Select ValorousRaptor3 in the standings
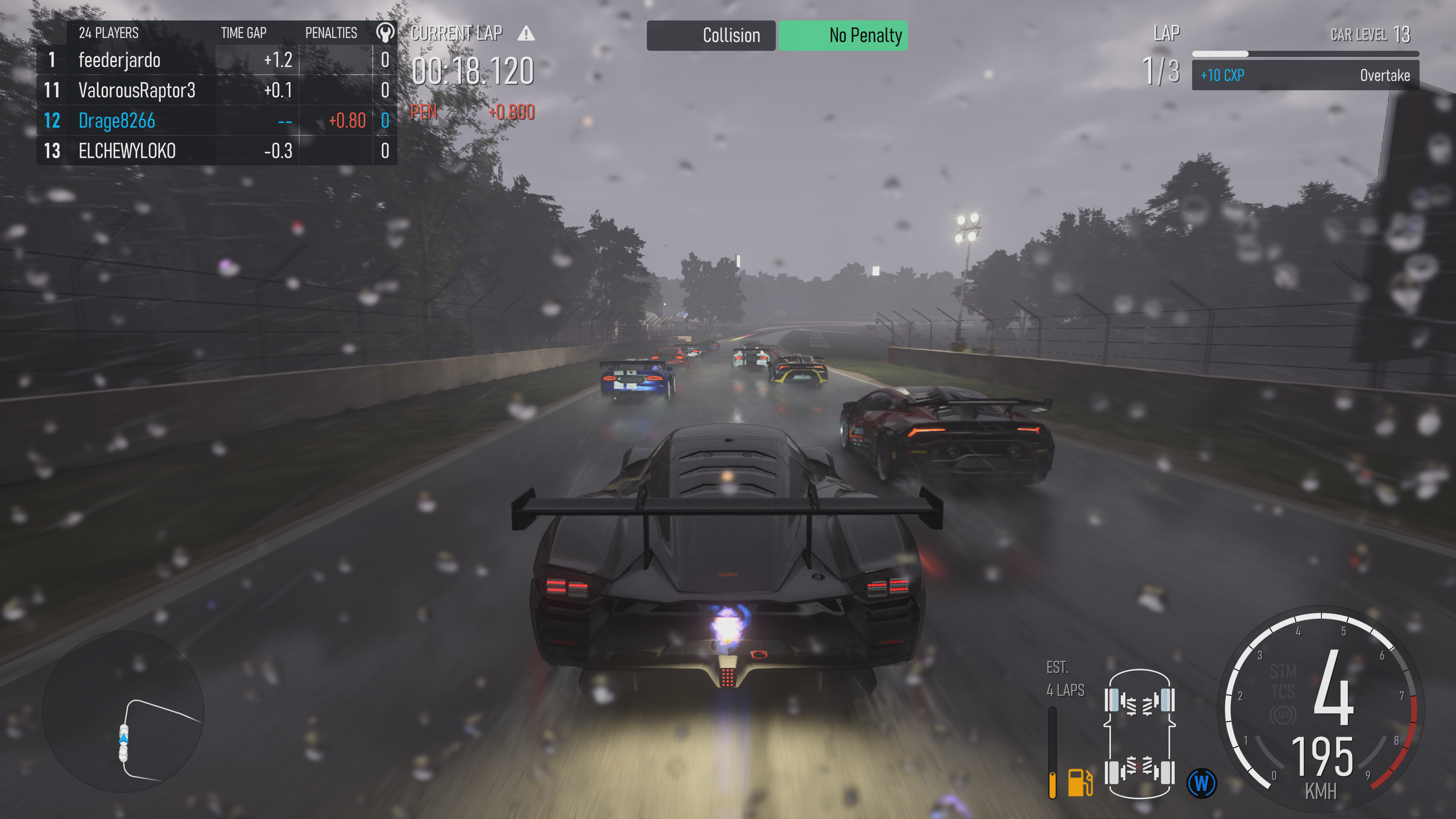The height and width of the screenshot is (819, 1456). pyautogui.click(x=217, y=91)
